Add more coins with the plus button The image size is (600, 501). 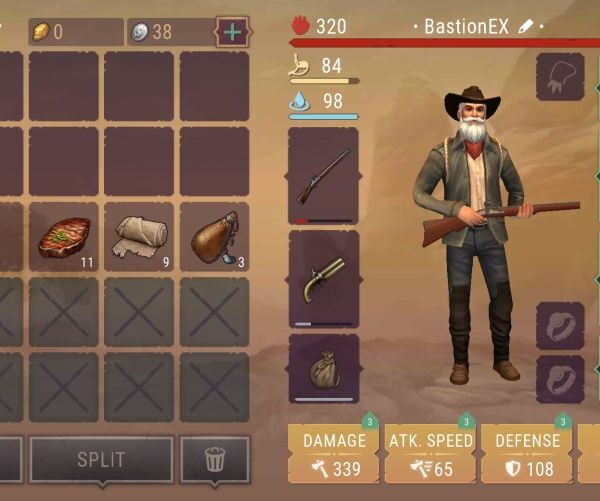coord(232,31)
